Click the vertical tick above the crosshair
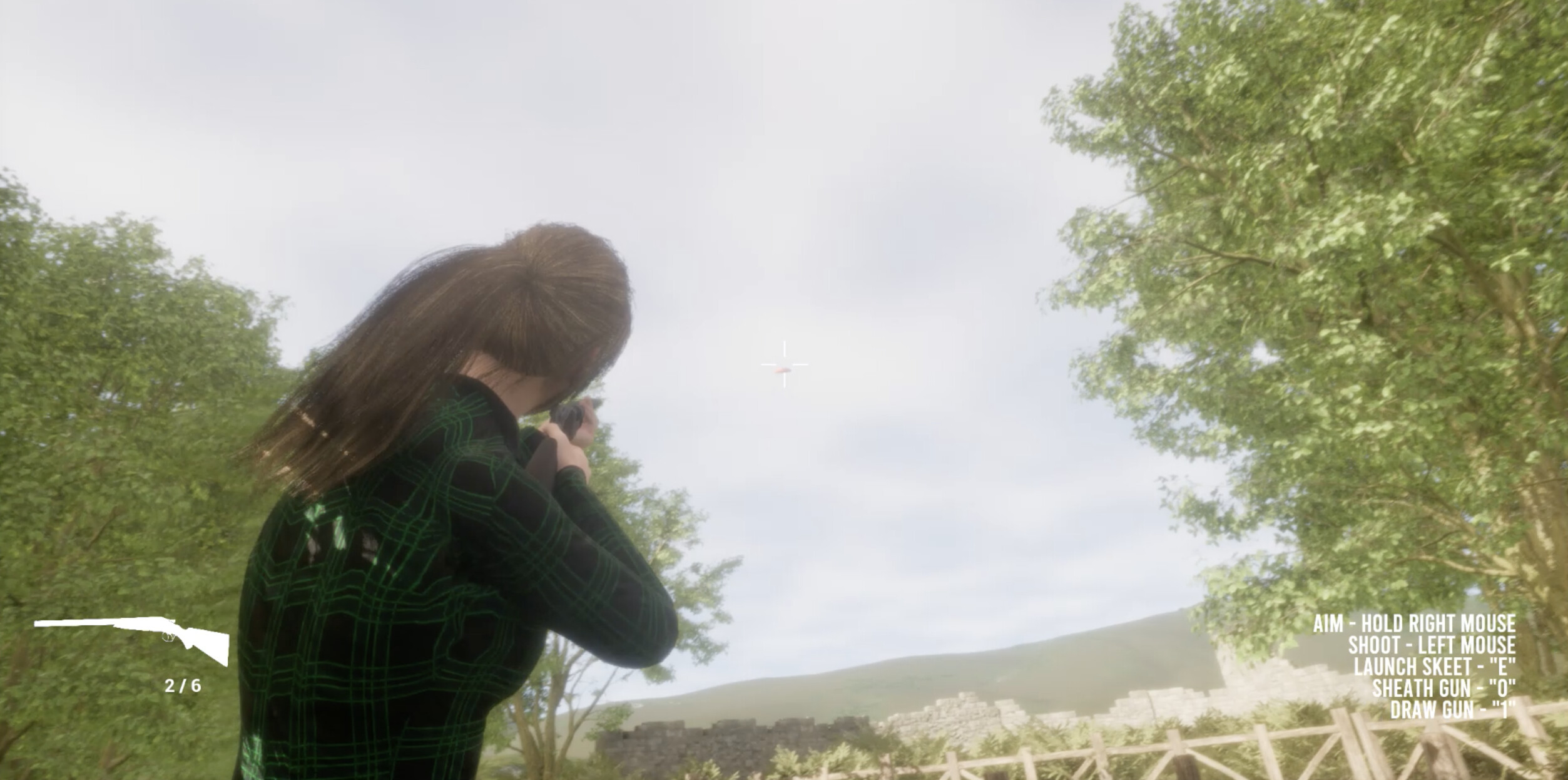This screenshot has width=1568, height=780. [x=784, y=349]
